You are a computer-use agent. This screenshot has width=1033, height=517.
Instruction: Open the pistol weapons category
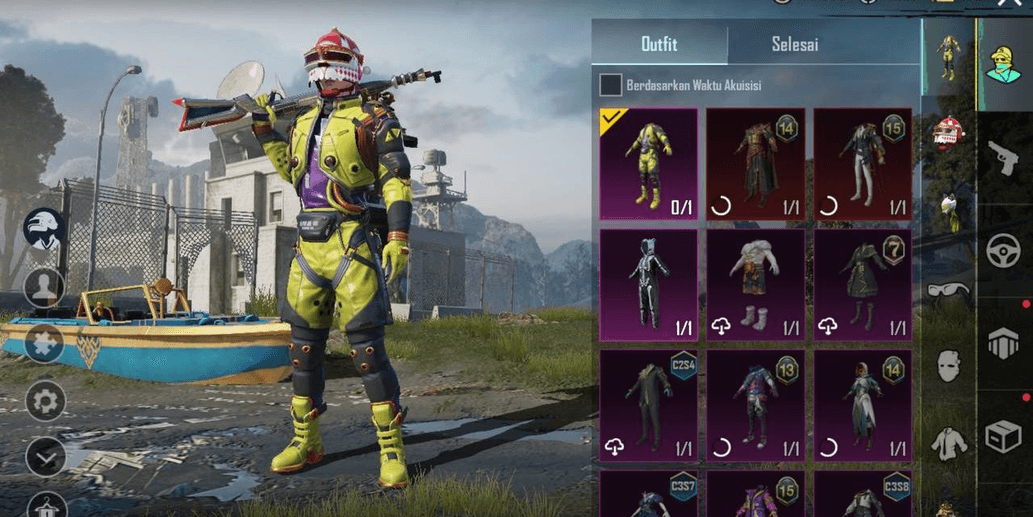pos(1002,156)
